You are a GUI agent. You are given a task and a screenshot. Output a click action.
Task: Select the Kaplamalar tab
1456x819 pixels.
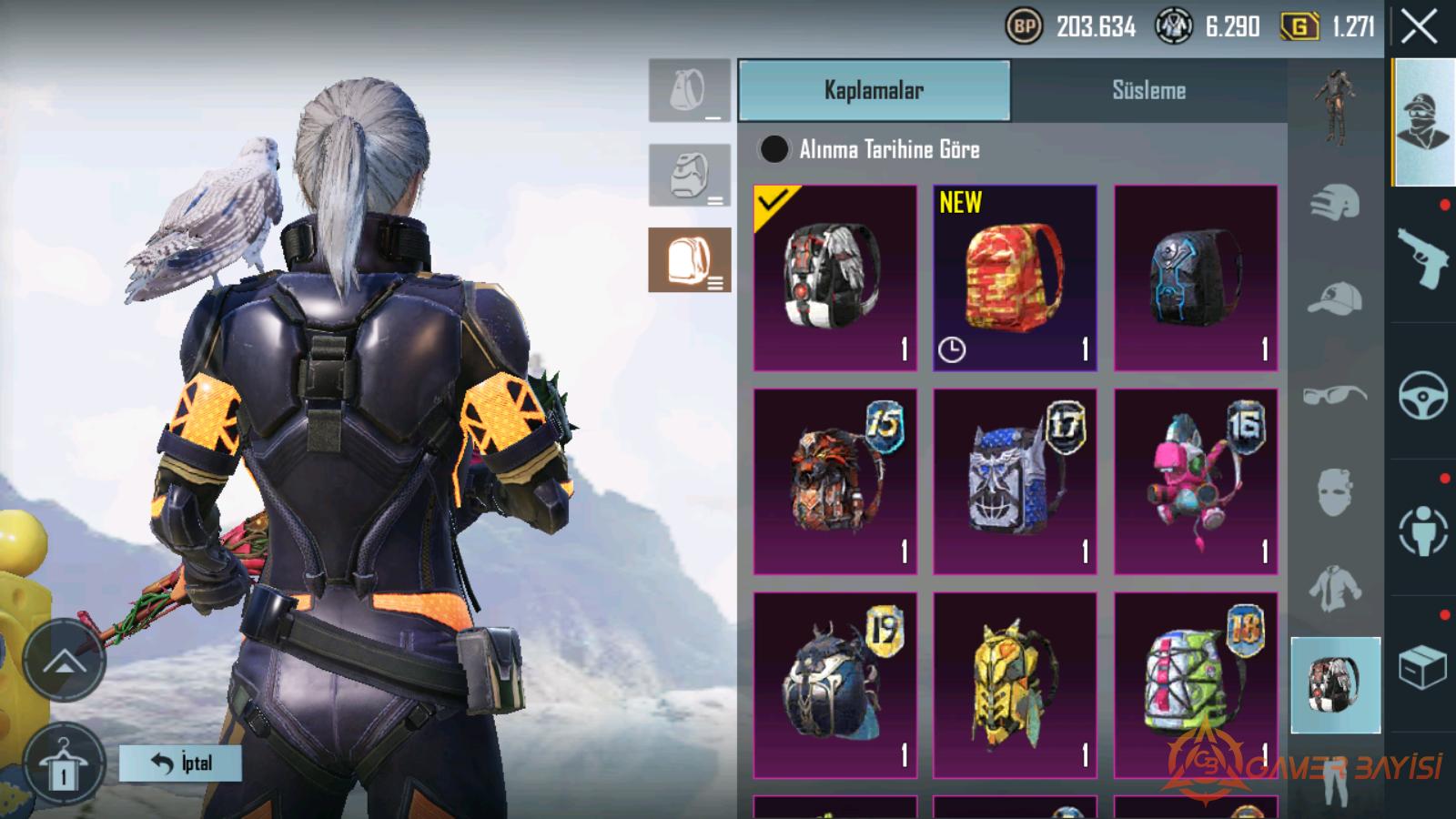874,90
